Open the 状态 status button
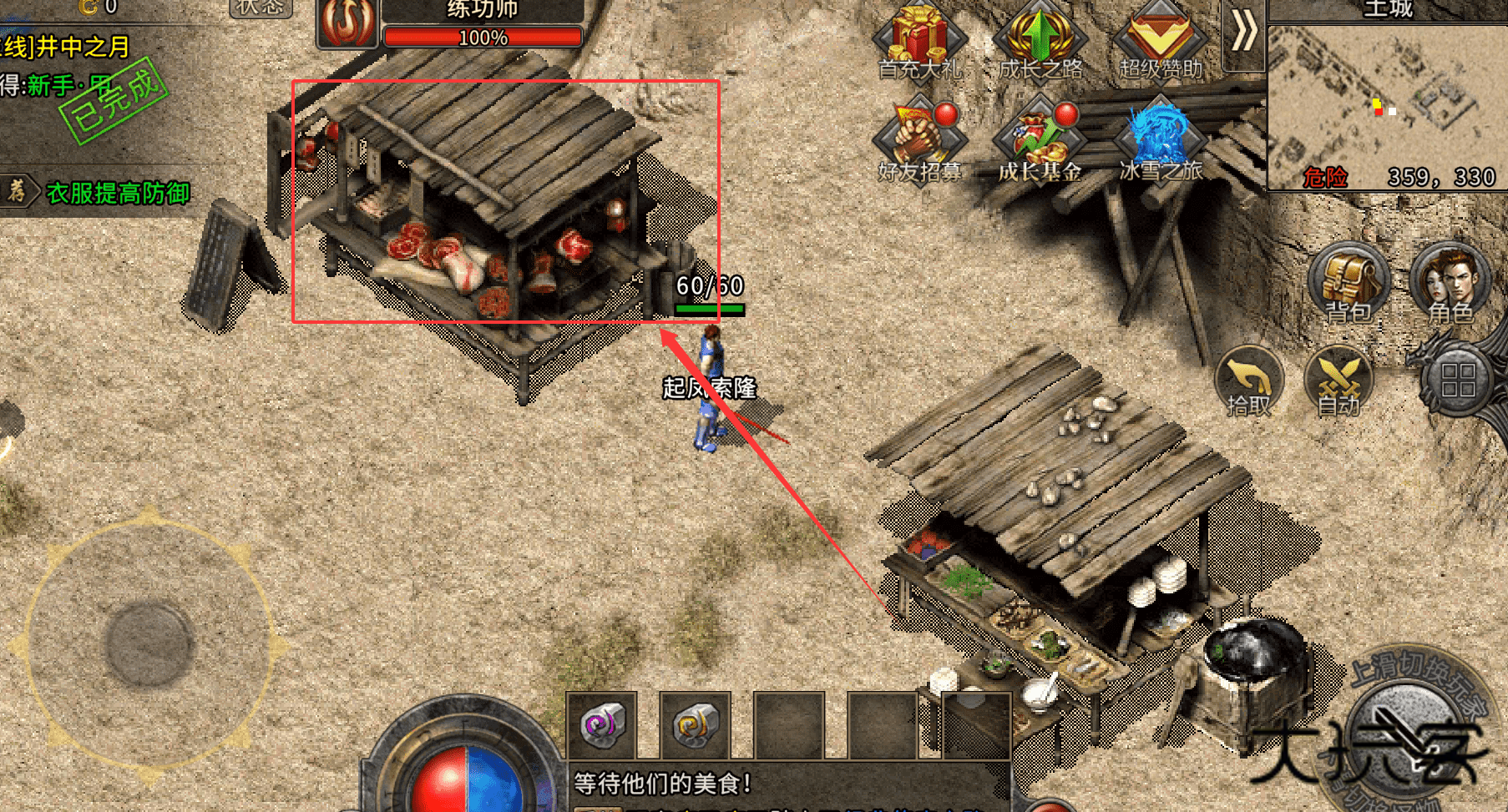 (x=260, y=8)
